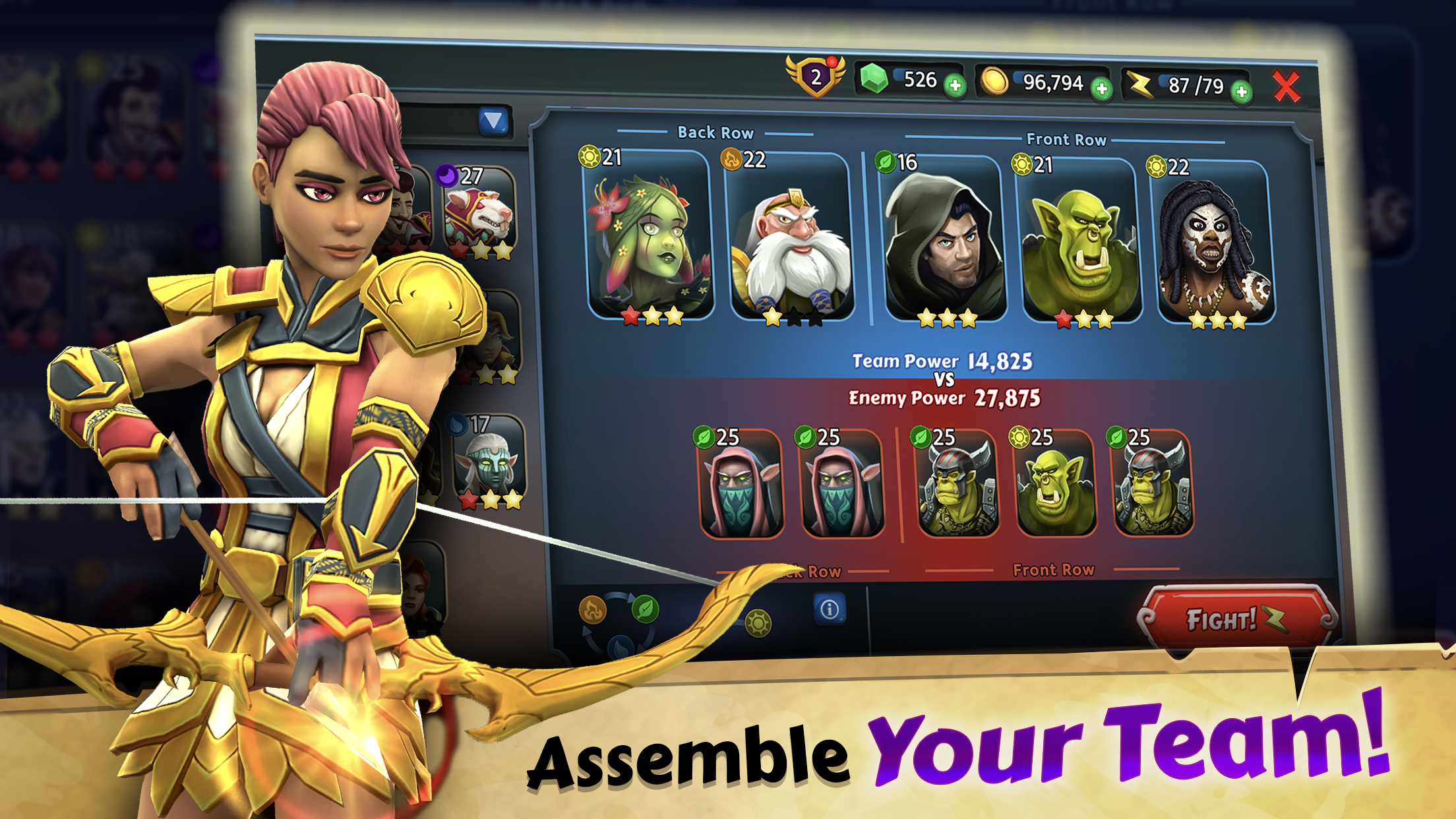This screenshot has height=819, width=1456.
Task: Click the green gem currency icon
Action: (874, 78)
